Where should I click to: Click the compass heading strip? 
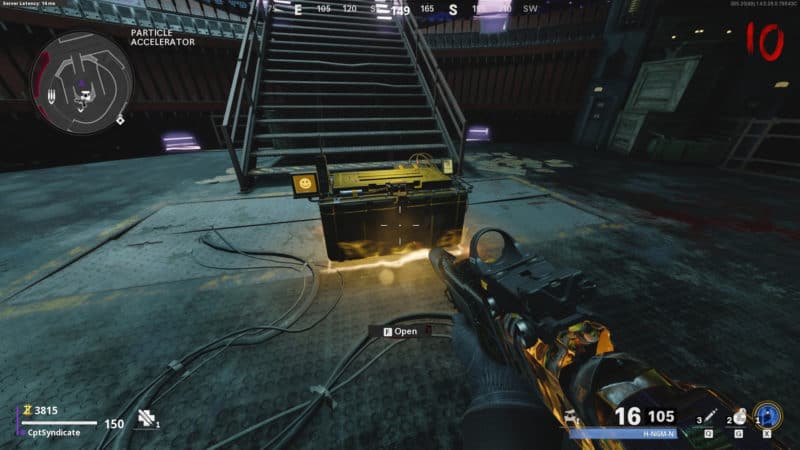pos(400,8)
